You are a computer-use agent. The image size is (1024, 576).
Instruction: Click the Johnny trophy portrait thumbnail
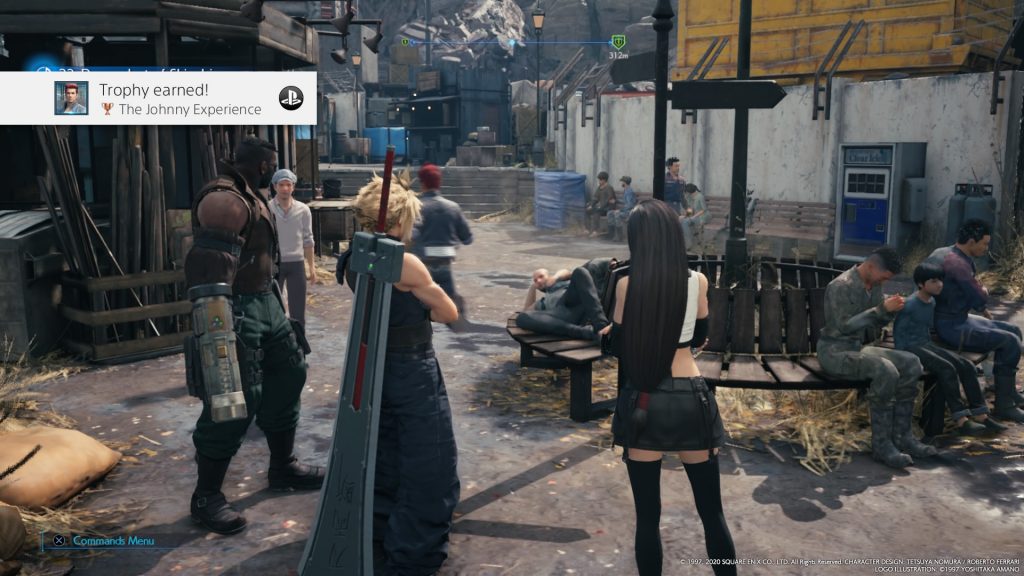[x=71, y=98]
